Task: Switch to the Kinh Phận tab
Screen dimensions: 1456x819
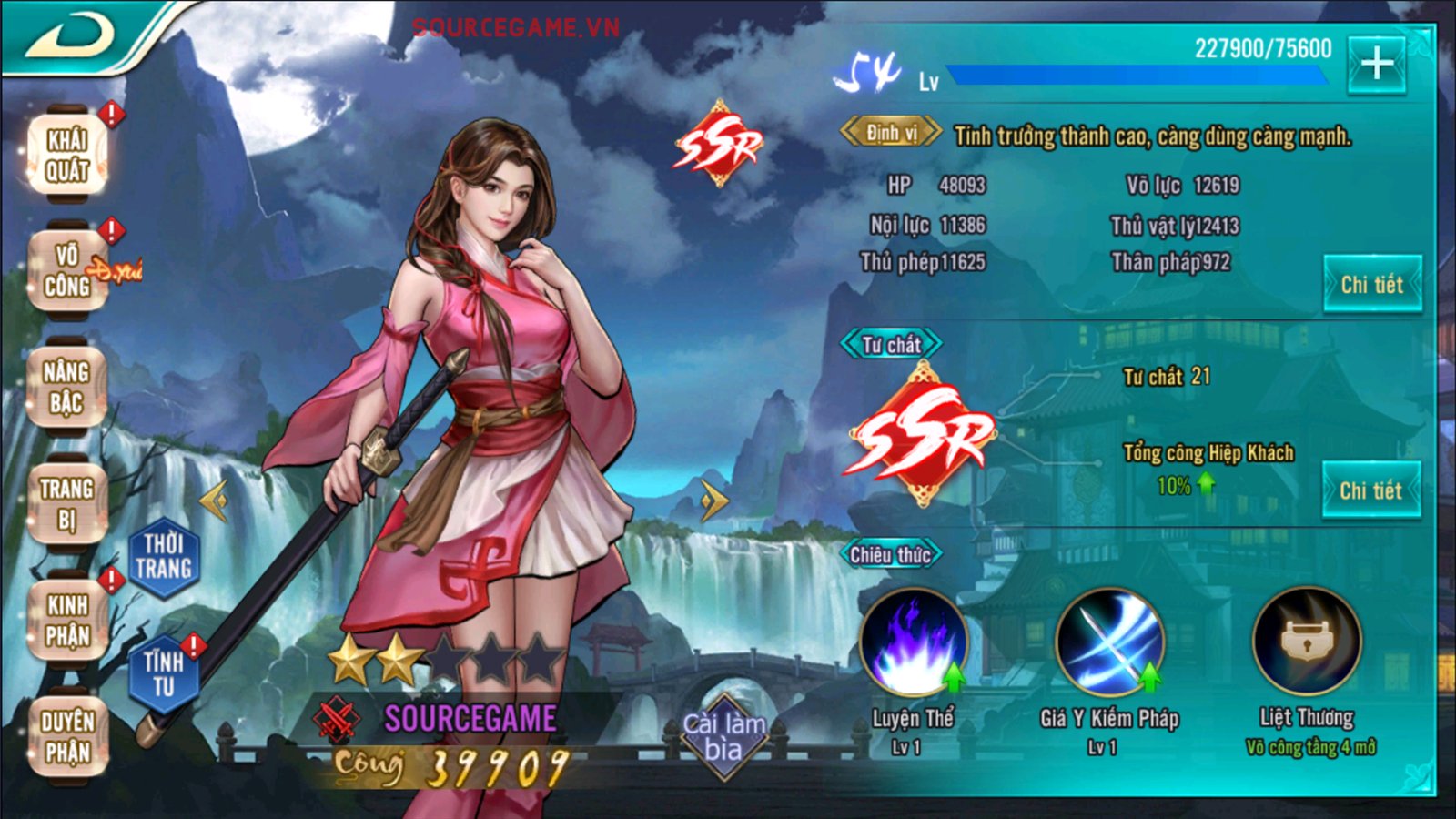Action: (x=68, y=620)
